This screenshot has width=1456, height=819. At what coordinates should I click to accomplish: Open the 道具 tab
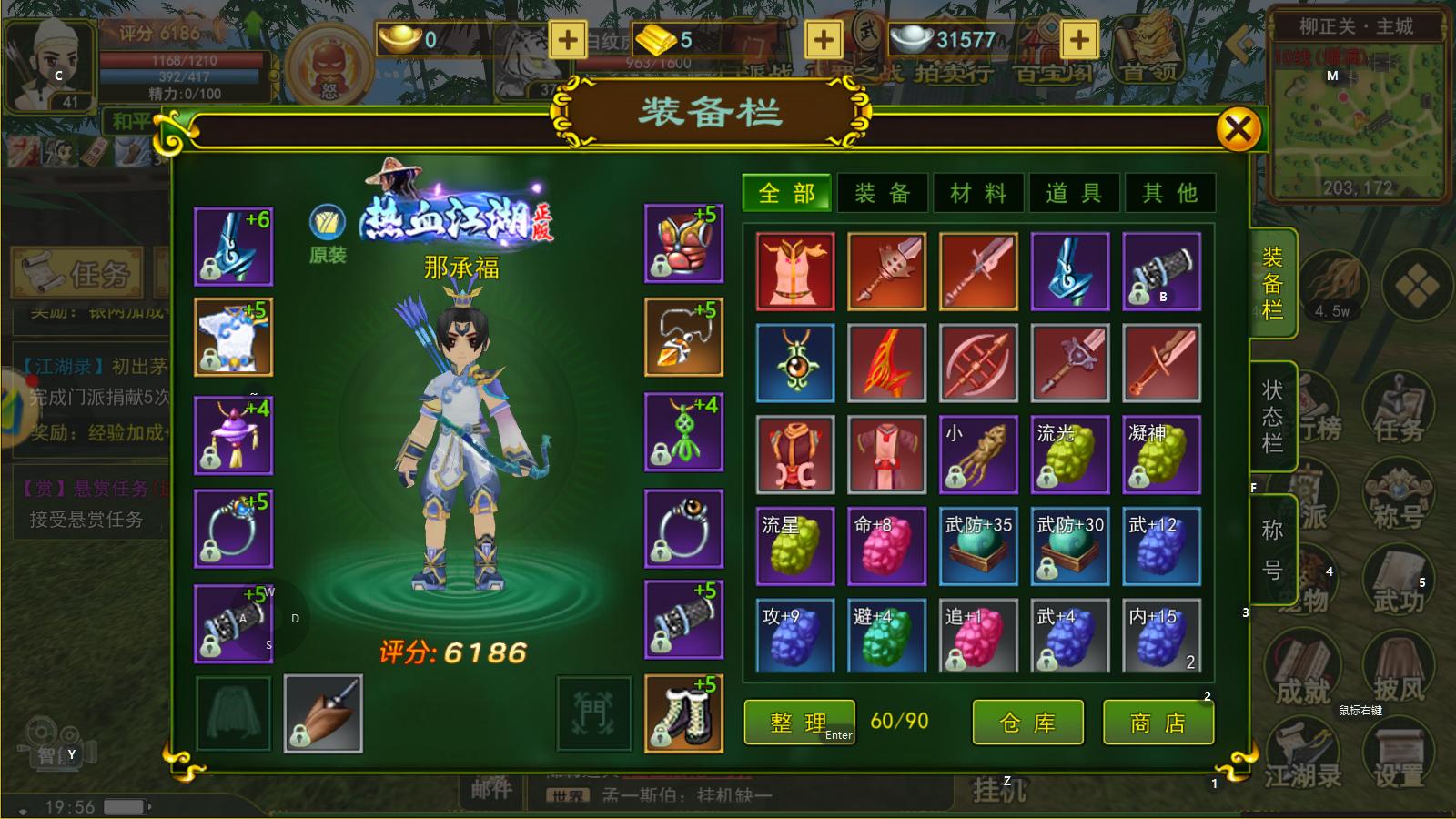(x=1075, y=193)
